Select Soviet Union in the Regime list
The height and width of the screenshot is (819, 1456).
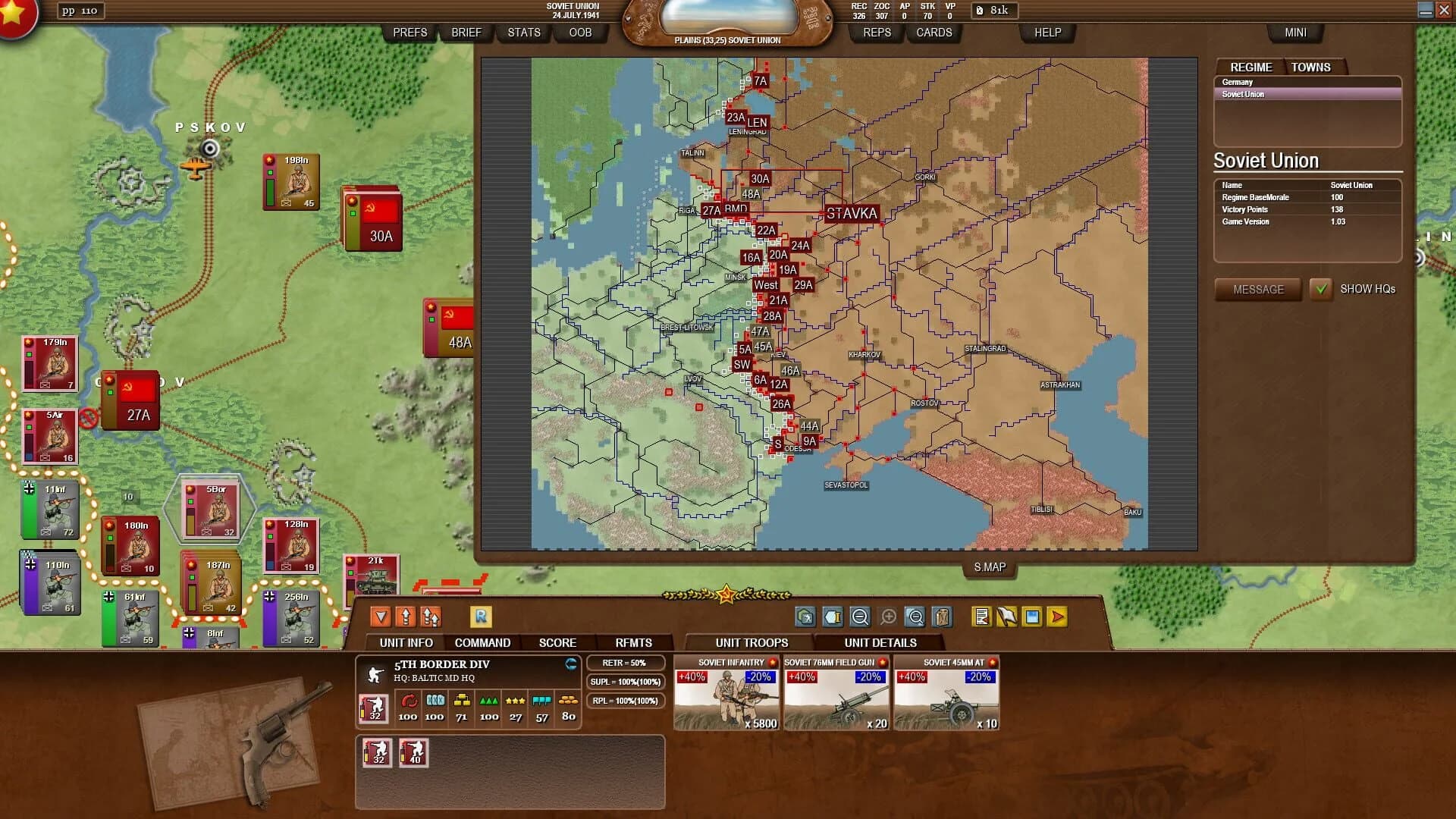click(x=1242, y=94)
